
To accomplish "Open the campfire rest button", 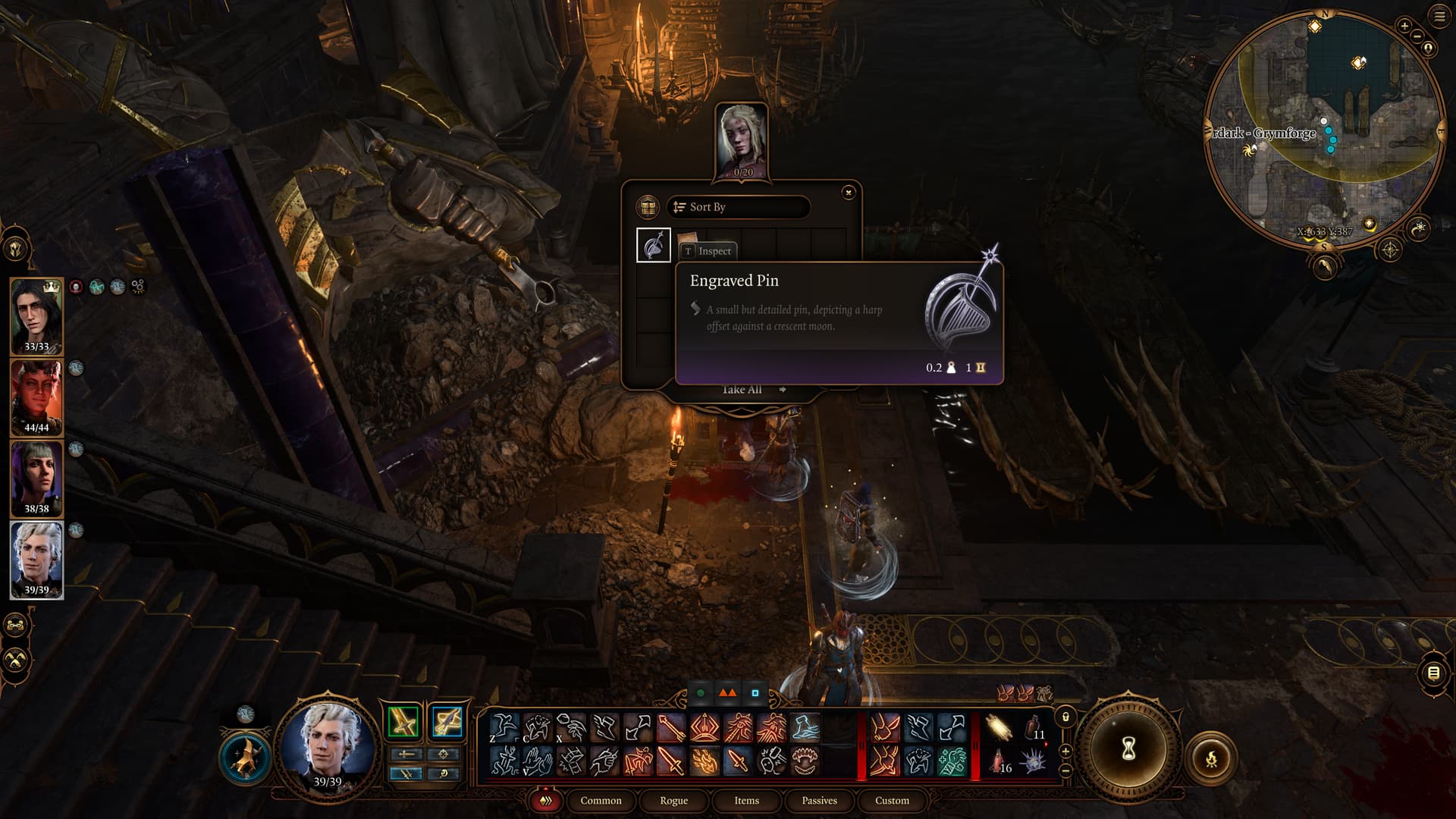I will pyautogui.click(x=1211, y=758).
